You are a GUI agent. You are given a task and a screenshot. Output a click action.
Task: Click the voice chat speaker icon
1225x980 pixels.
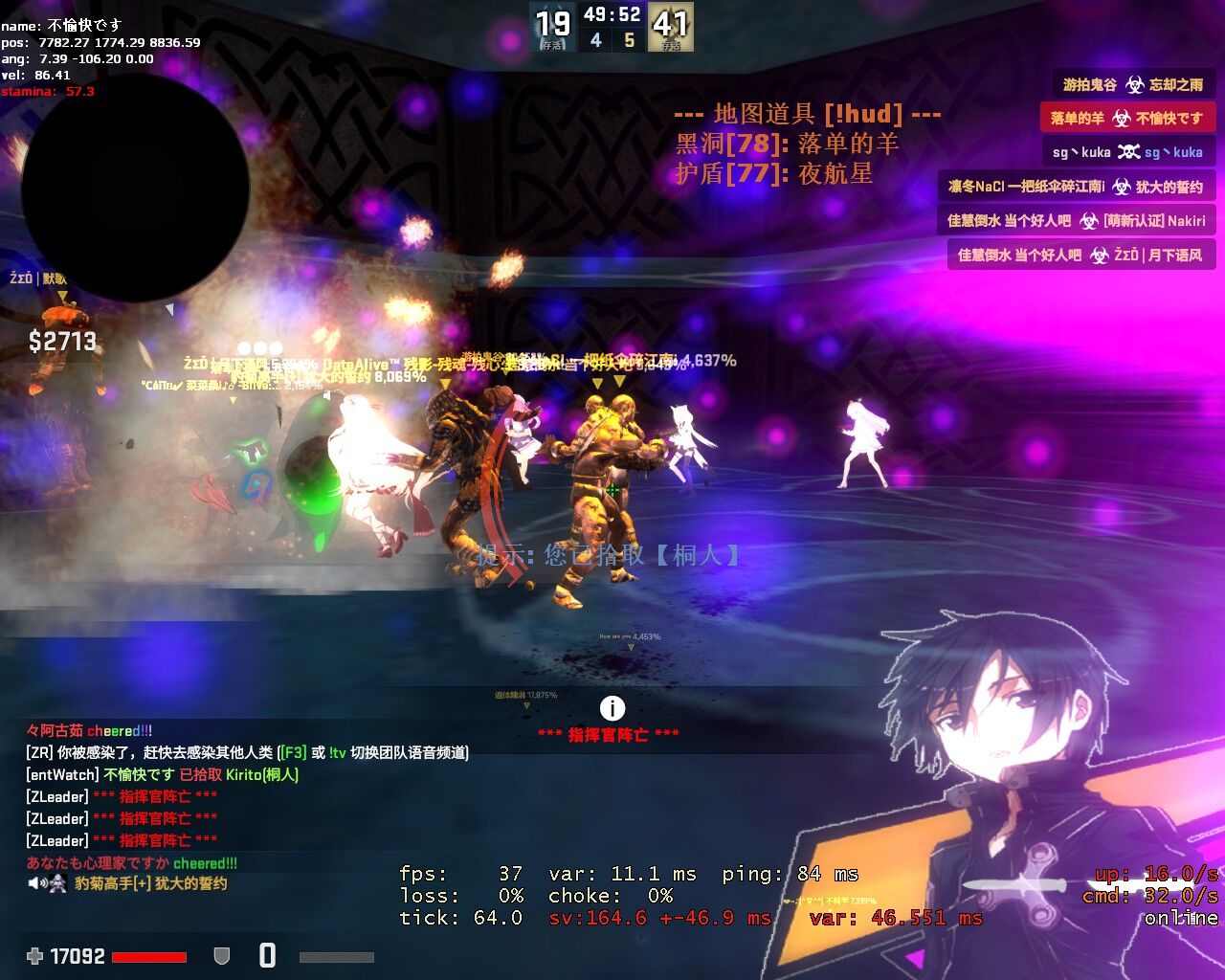[38, 883]
